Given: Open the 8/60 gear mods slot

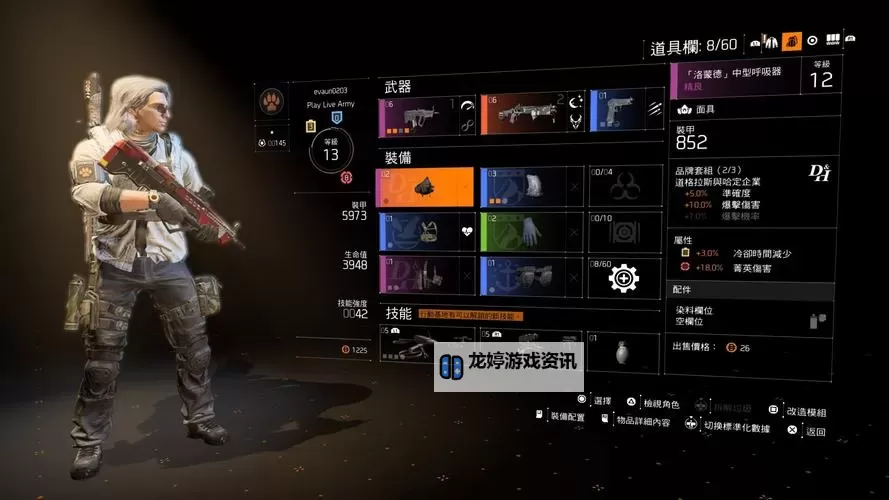Looking at the screenshot, I should point(624,276).
